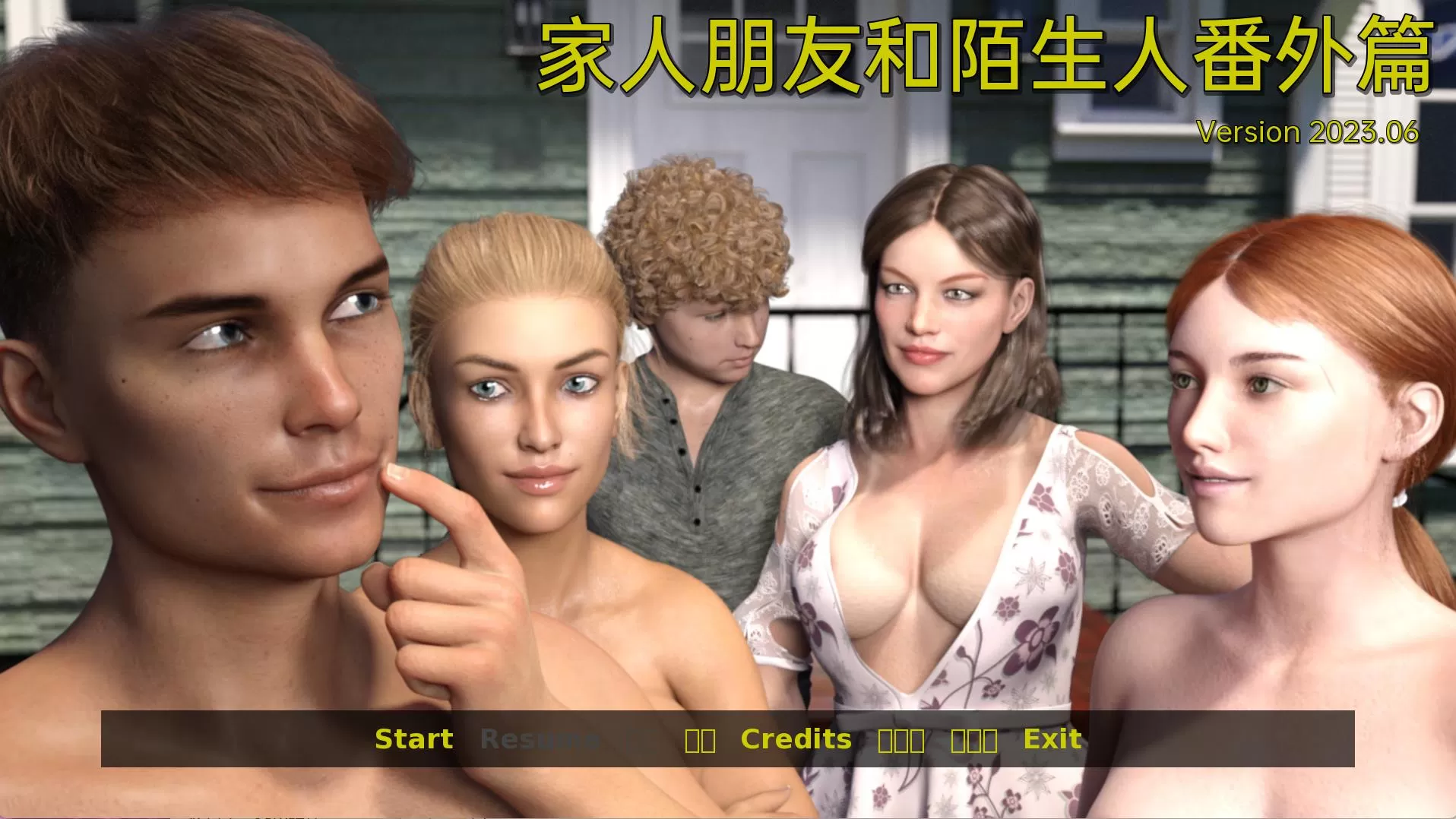Click the Start menu option
Viewport: 1456px width, 819px height.
tap(414, 738)
